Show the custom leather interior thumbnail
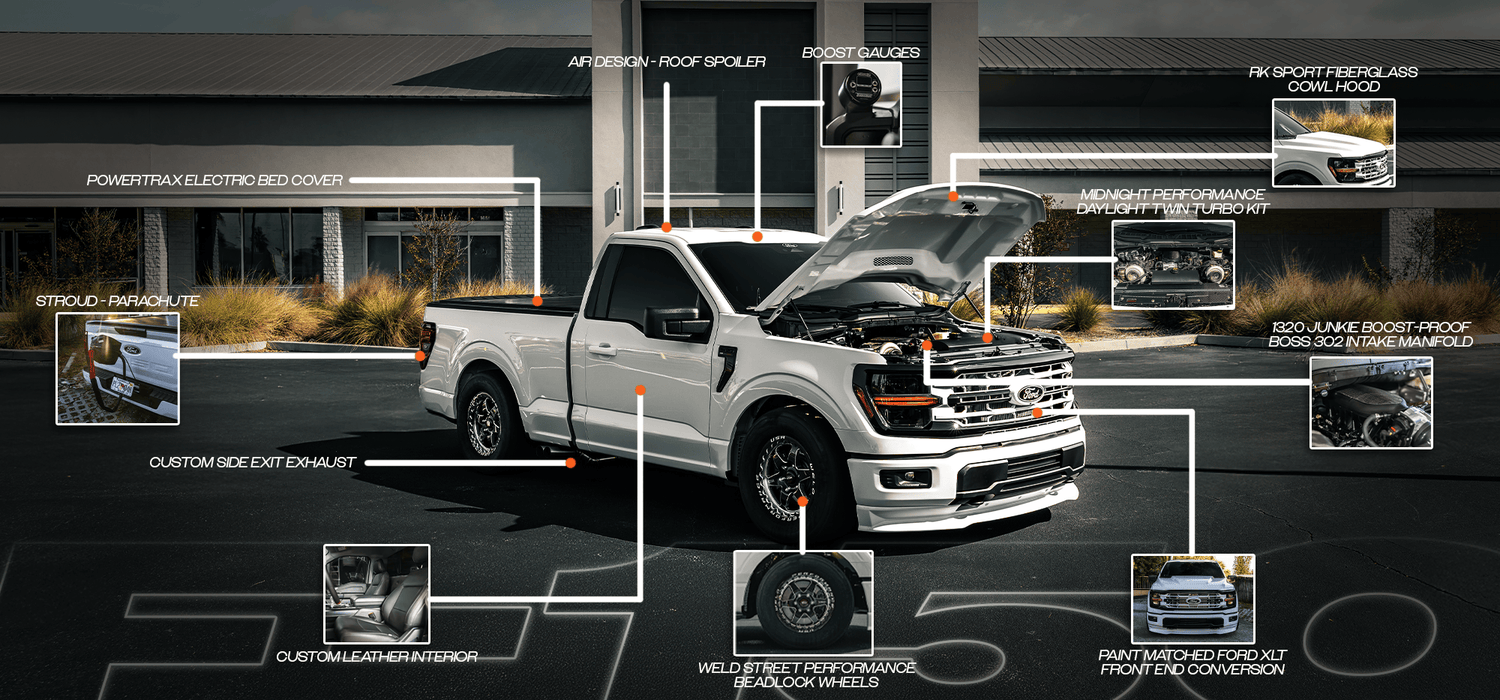 point(377,594)
